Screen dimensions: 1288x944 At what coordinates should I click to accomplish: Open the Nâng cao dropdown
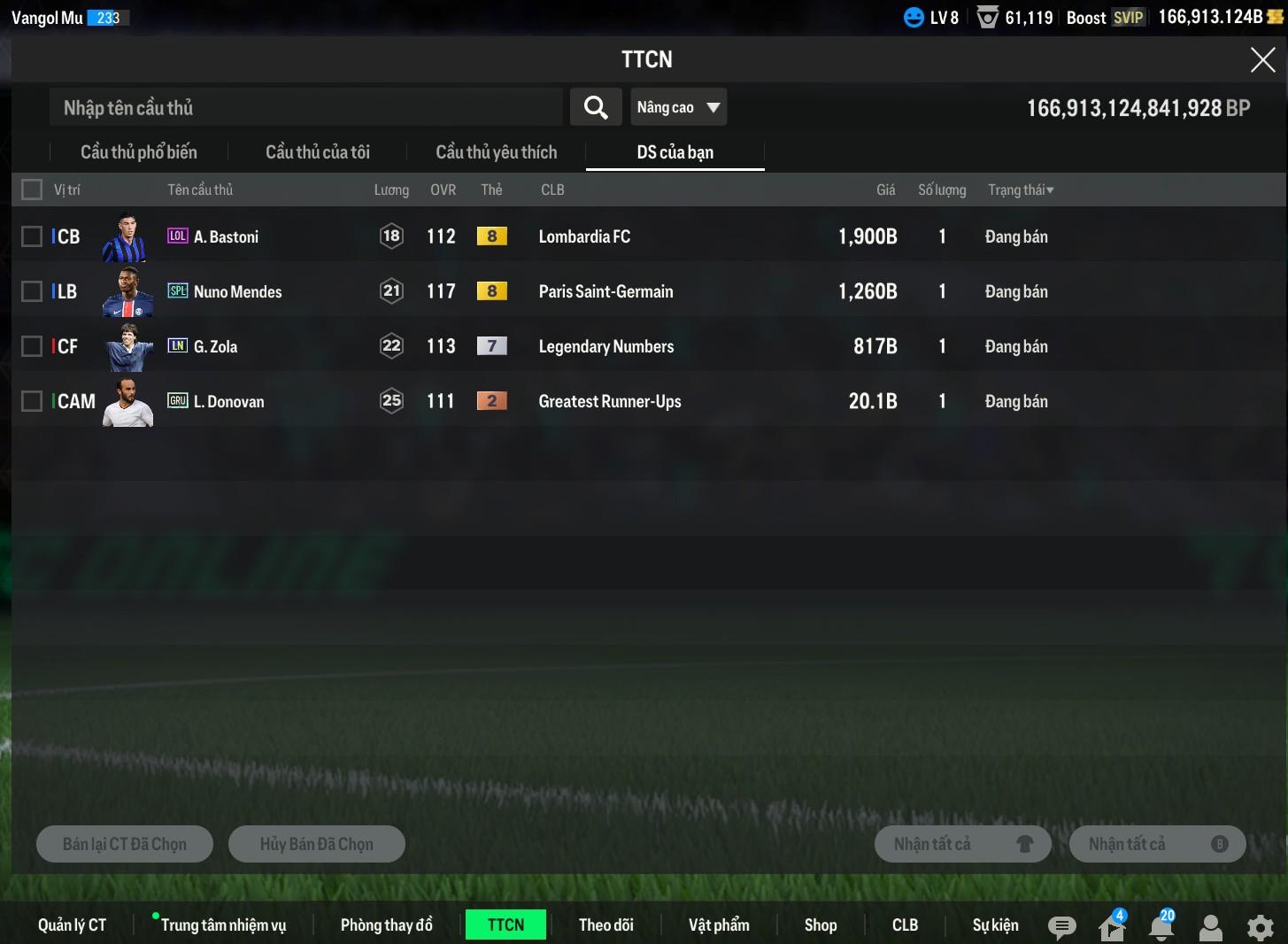678,108
